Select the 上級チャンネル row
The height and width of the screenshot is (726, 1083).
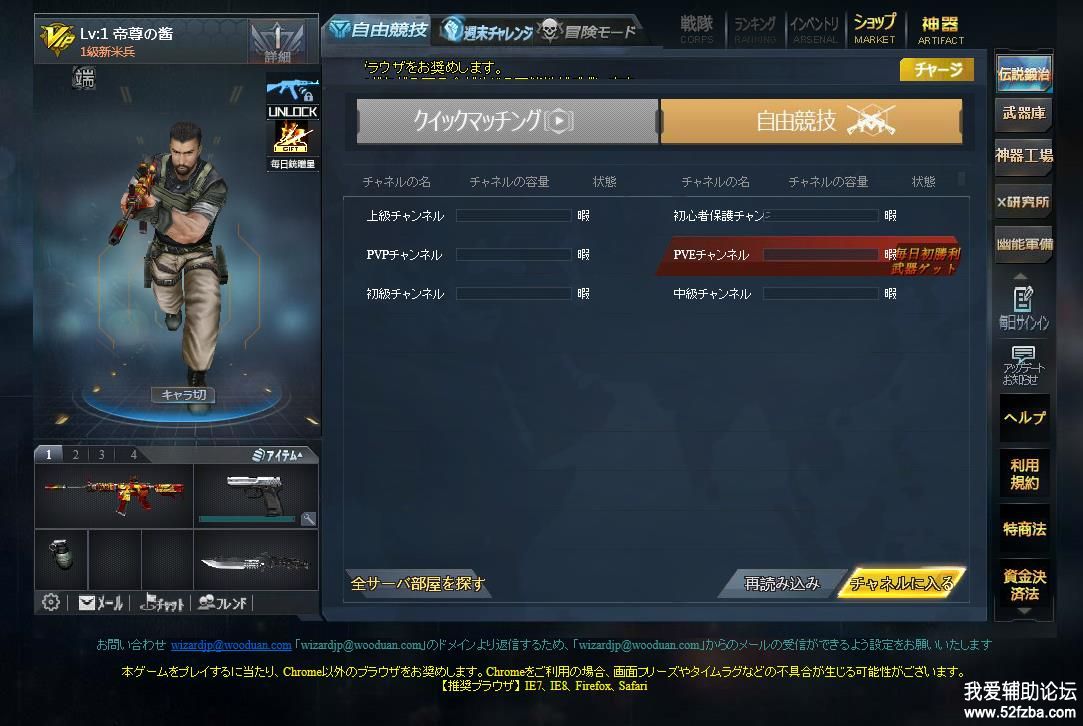(405, 216)
